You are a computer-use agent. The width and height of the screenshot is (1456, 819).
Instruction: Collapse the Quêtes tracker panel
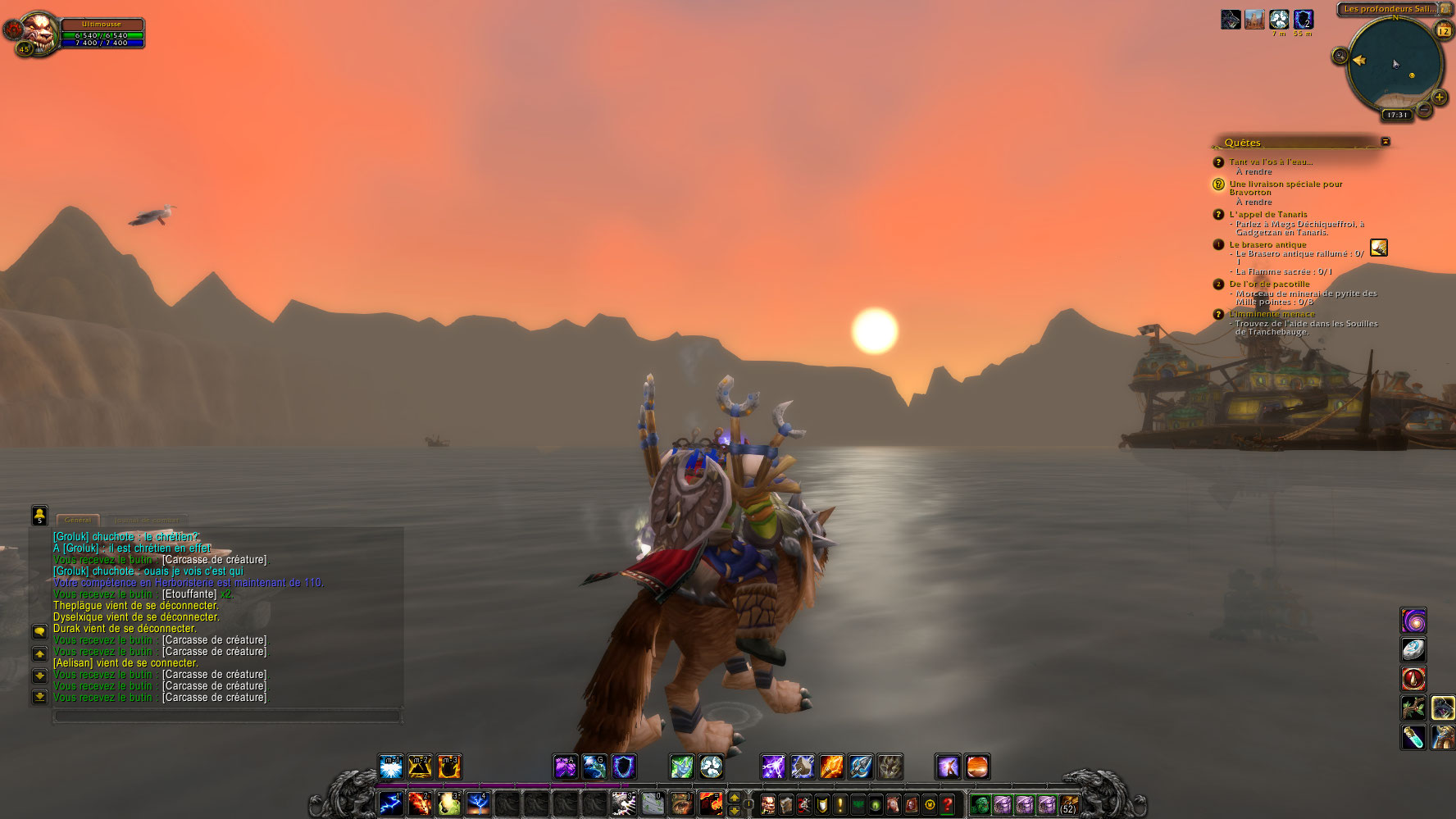(x=1385, y=142)
